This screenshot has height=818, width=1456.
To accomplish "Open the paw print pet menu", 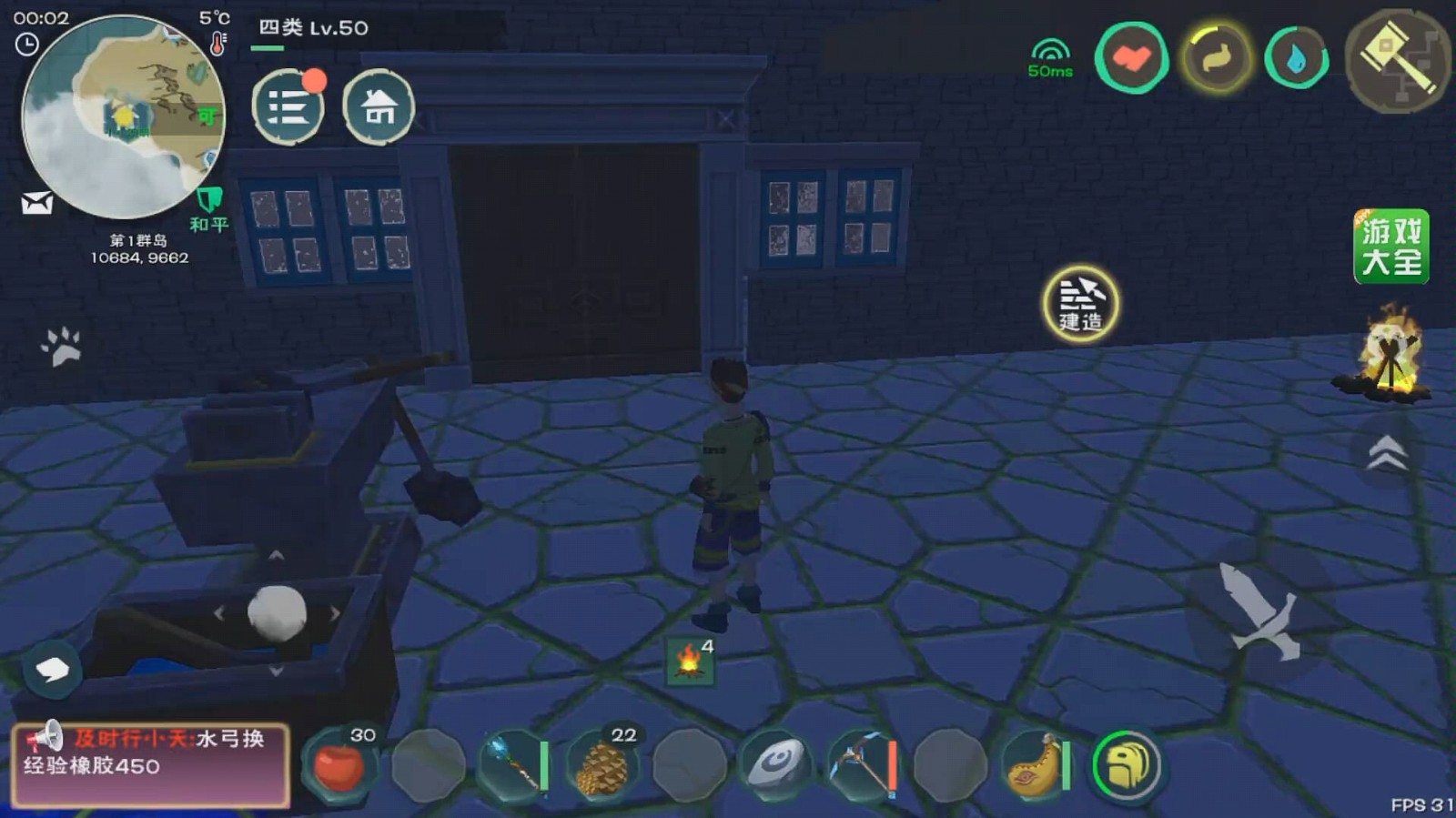I will pos(62,347).
